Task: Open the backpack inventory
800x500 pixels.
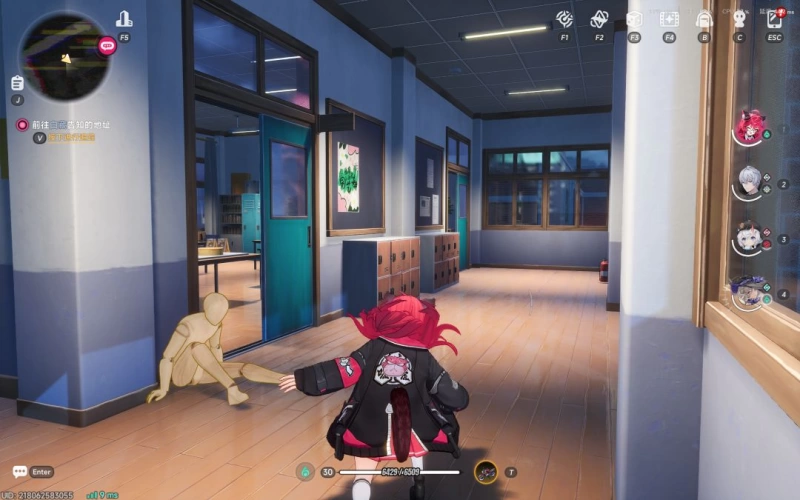Action: 704,19
